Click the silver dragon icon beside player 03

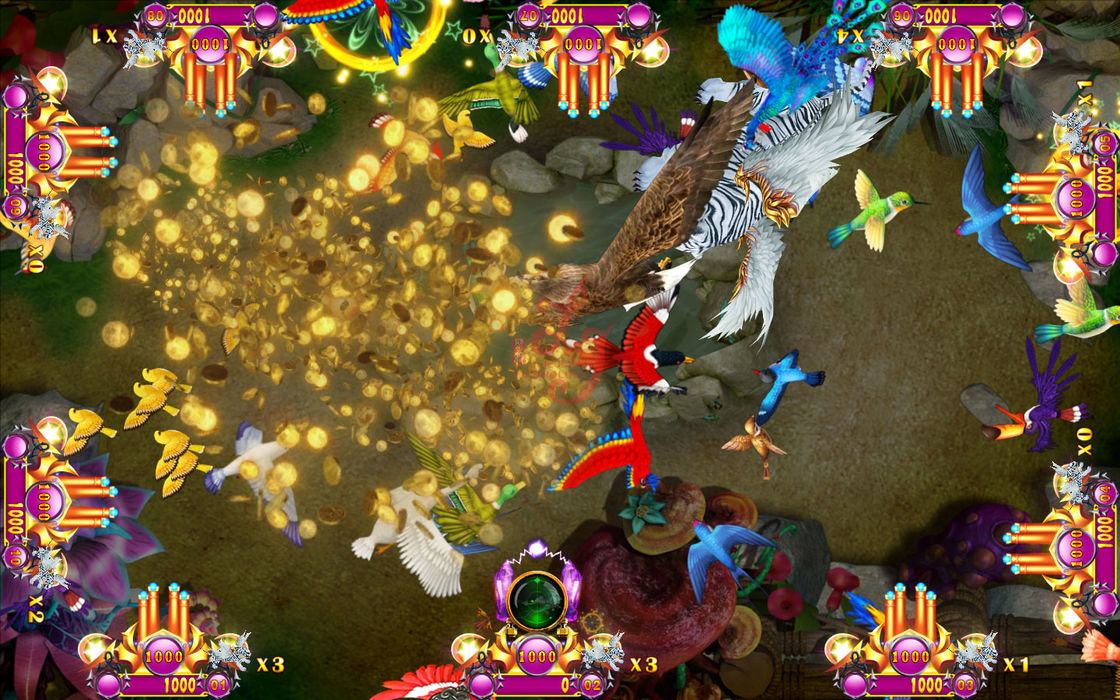click(973, 653)
